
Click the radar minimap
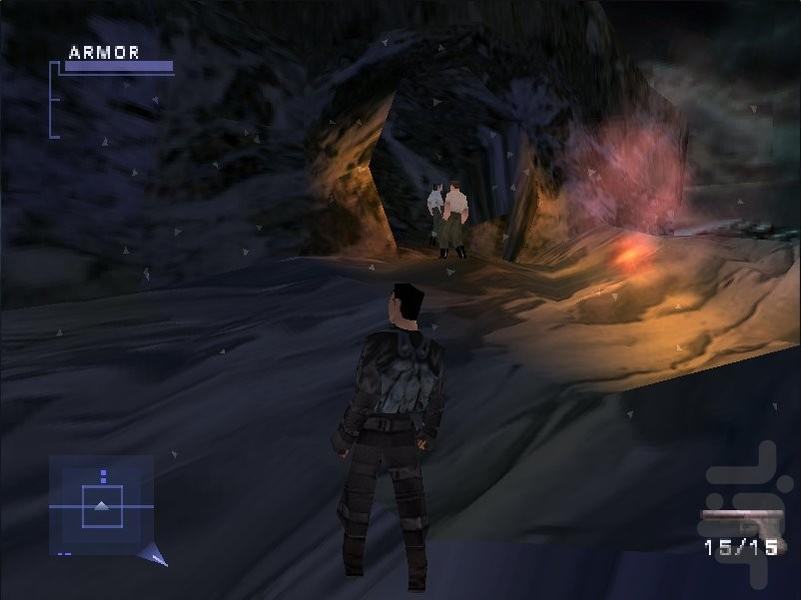point(101,505)
